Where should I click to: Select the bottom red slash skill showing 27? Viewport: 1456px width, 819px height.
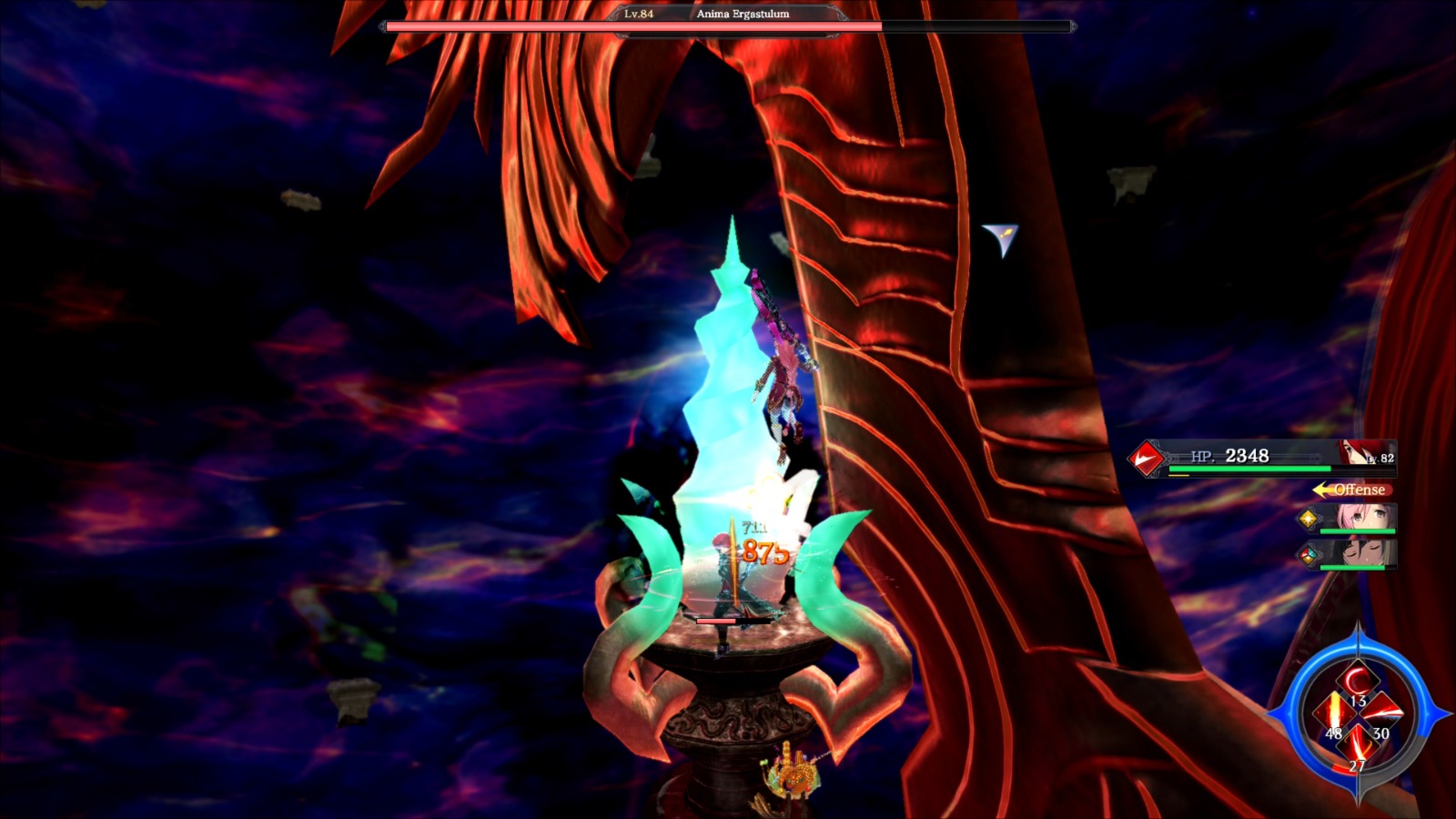(x=1358, y=744)
